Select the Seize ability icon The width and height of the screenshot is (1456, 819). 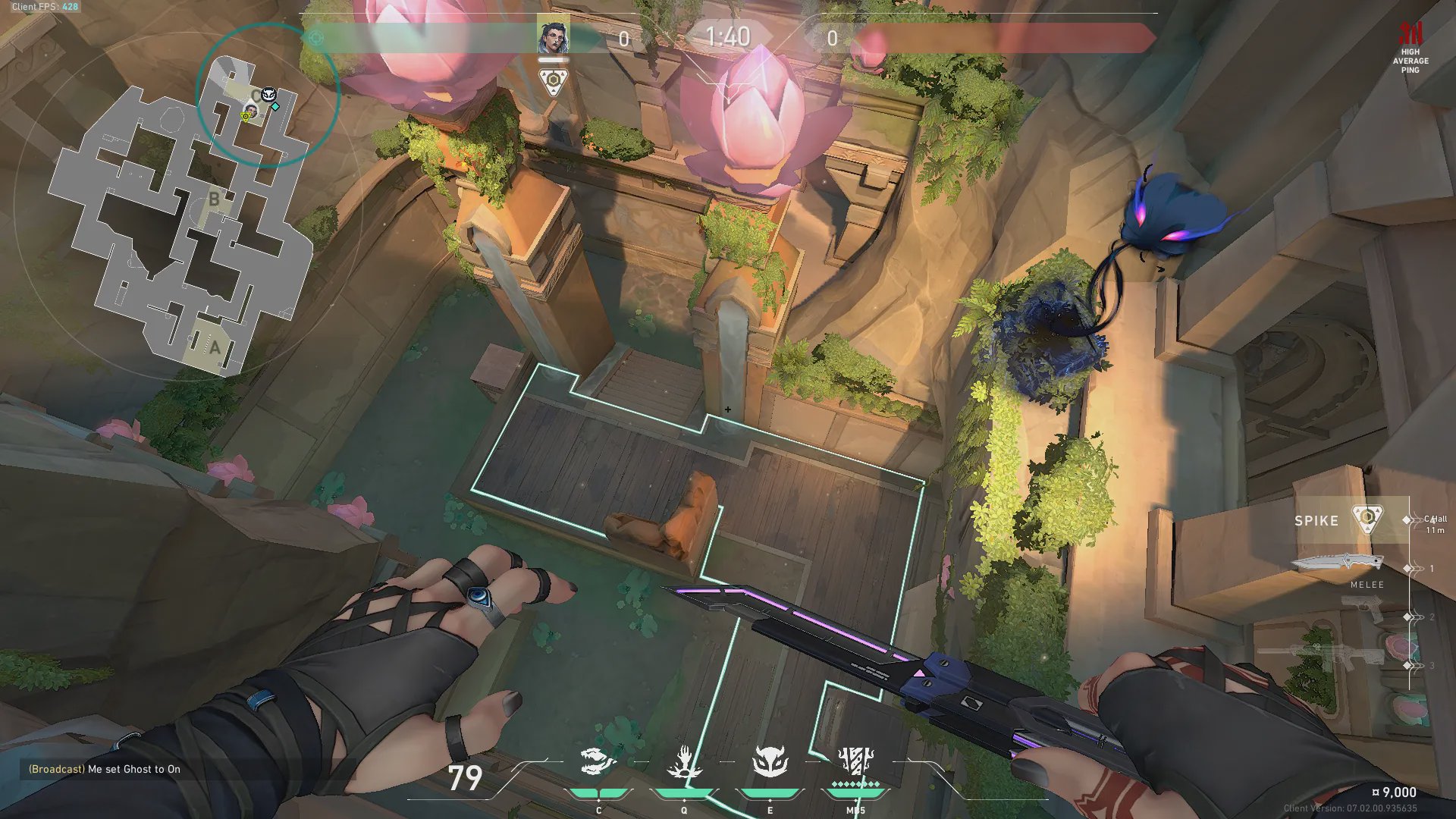(684, 762)
